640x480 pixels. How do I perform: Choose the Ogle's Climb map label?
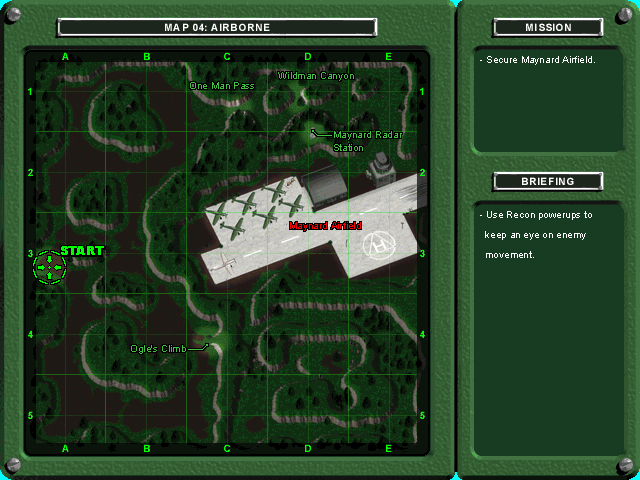click(158, 349)
